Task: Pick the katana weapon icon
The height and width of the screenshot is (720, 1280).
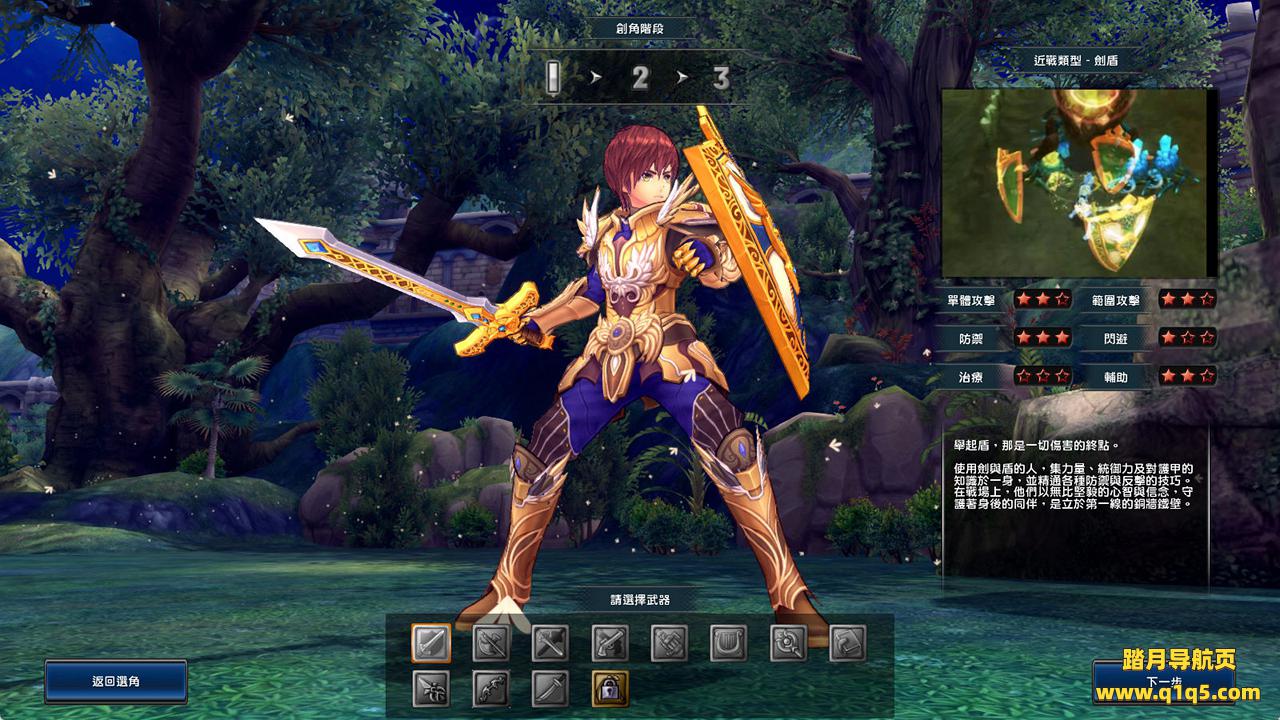Action: 550,688
